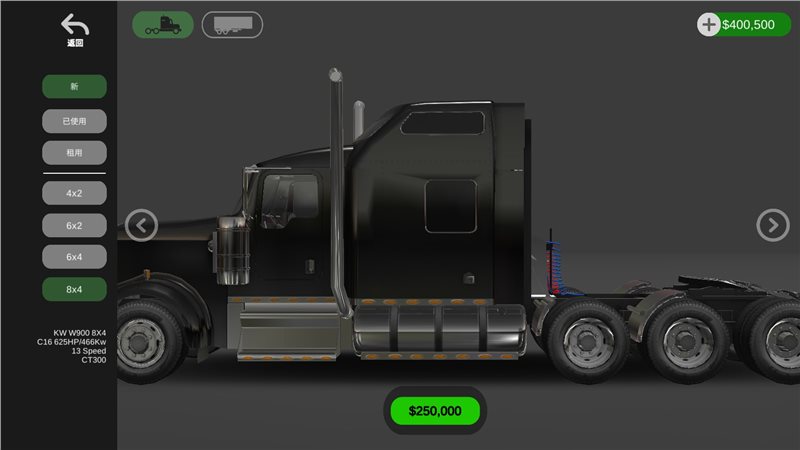Choose the 4x2 axle configuration
800x450 pixels.
(74, 193)
